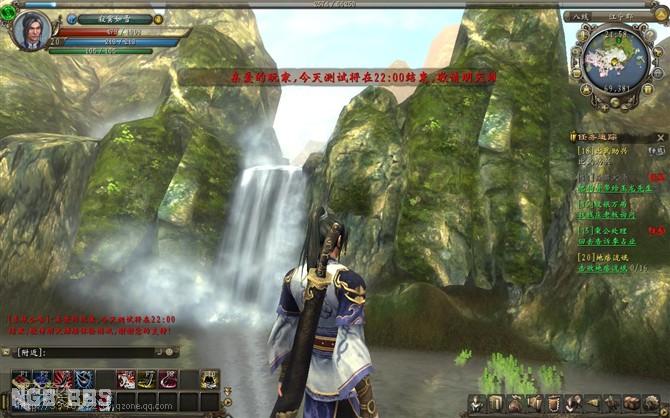Viewport: 670px width, 418px height.
Task: Select the level 18 quest entry
Action: (595, 150)
